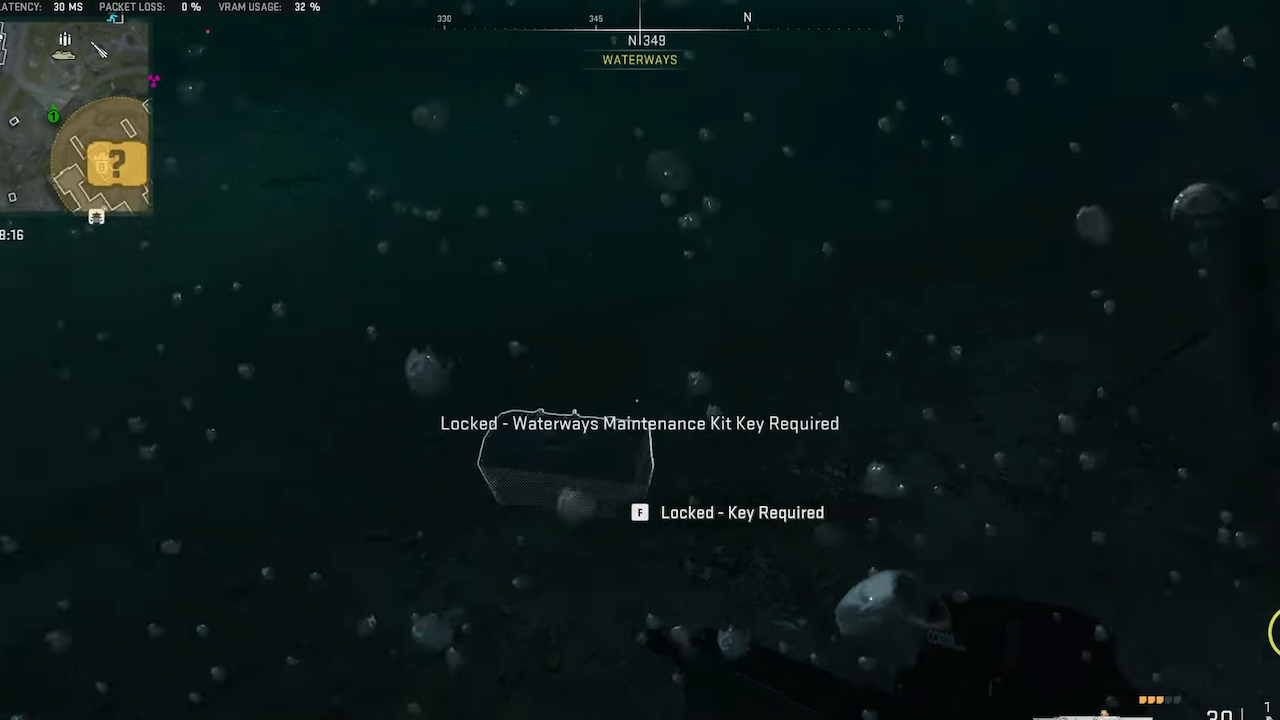The height and width of the screenshot is (720, 1280).
Task: Select the 30 ammo counter readout
Action: [1220, 715]
